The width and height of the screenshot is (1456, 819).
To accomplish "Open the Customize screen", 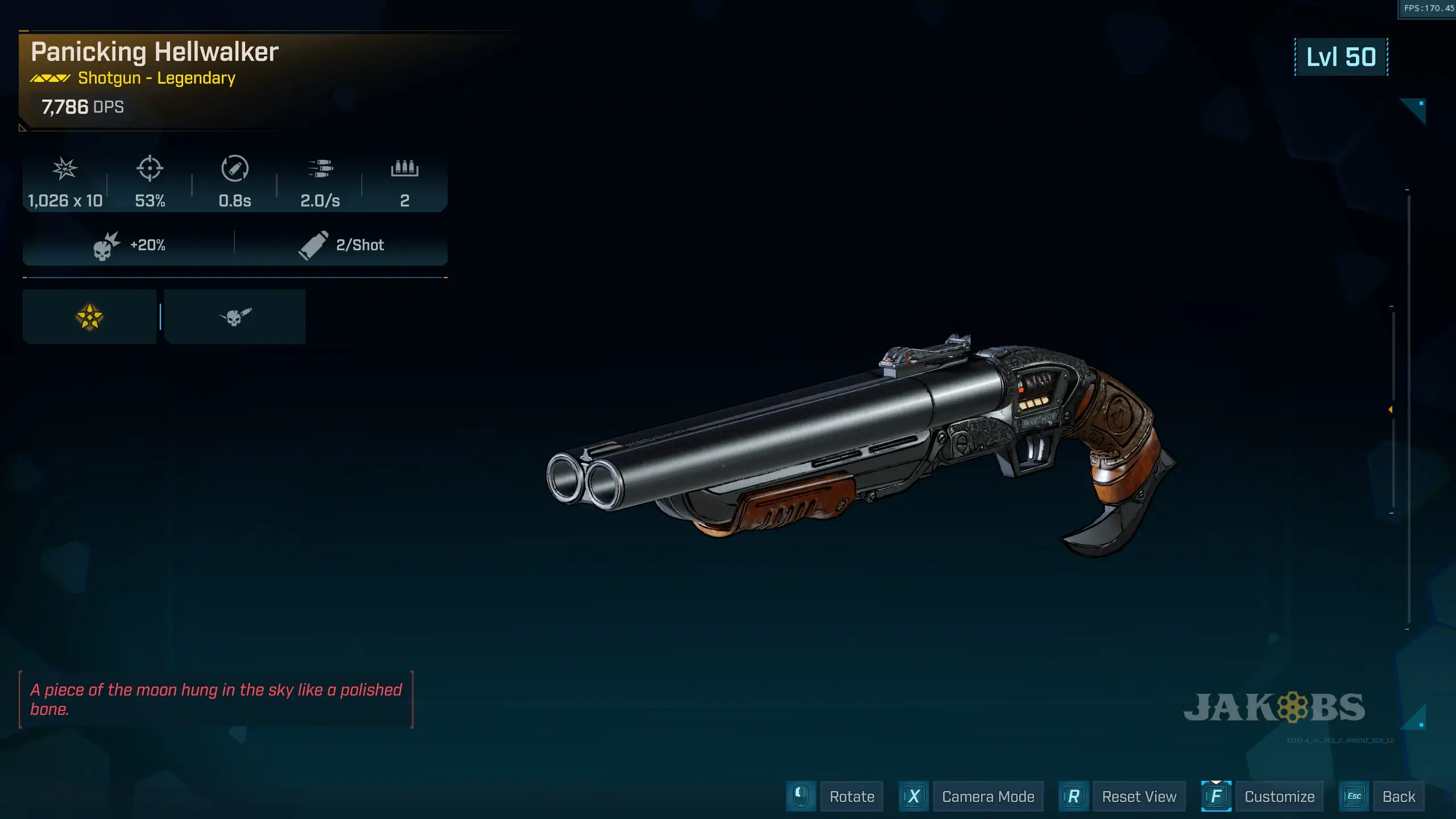I will point(1280,796).
